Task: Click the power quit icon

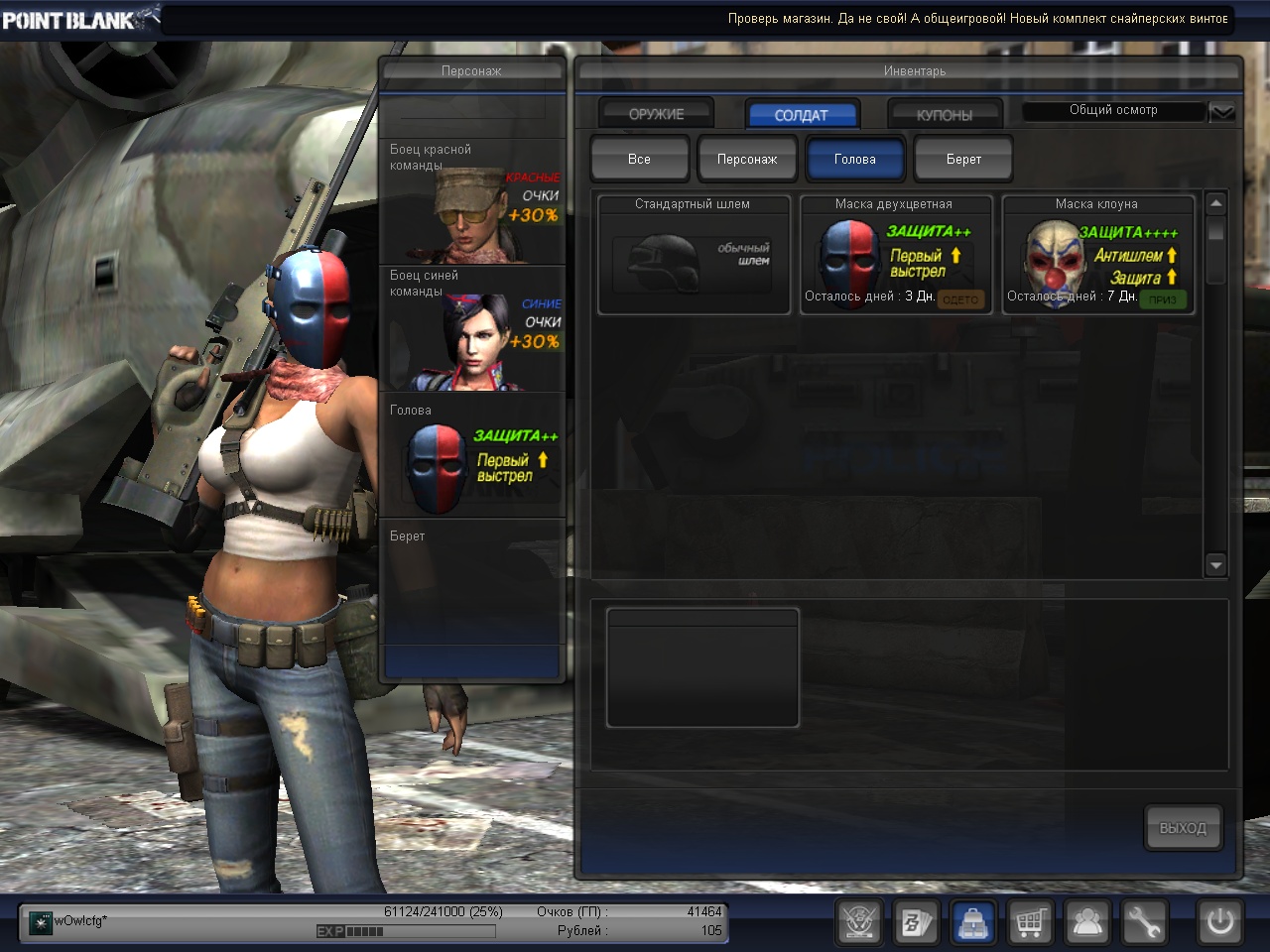Action: coord(1219,923)
